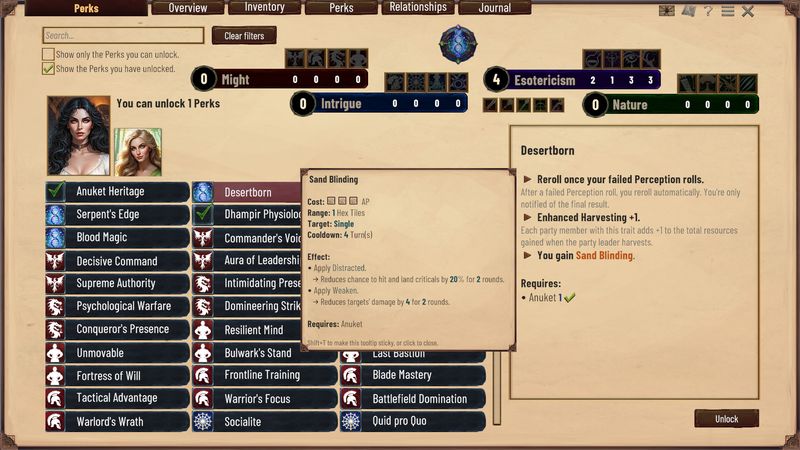800x450 pixels.
Task: Select the Blood Magic perk
Action: 116,238
